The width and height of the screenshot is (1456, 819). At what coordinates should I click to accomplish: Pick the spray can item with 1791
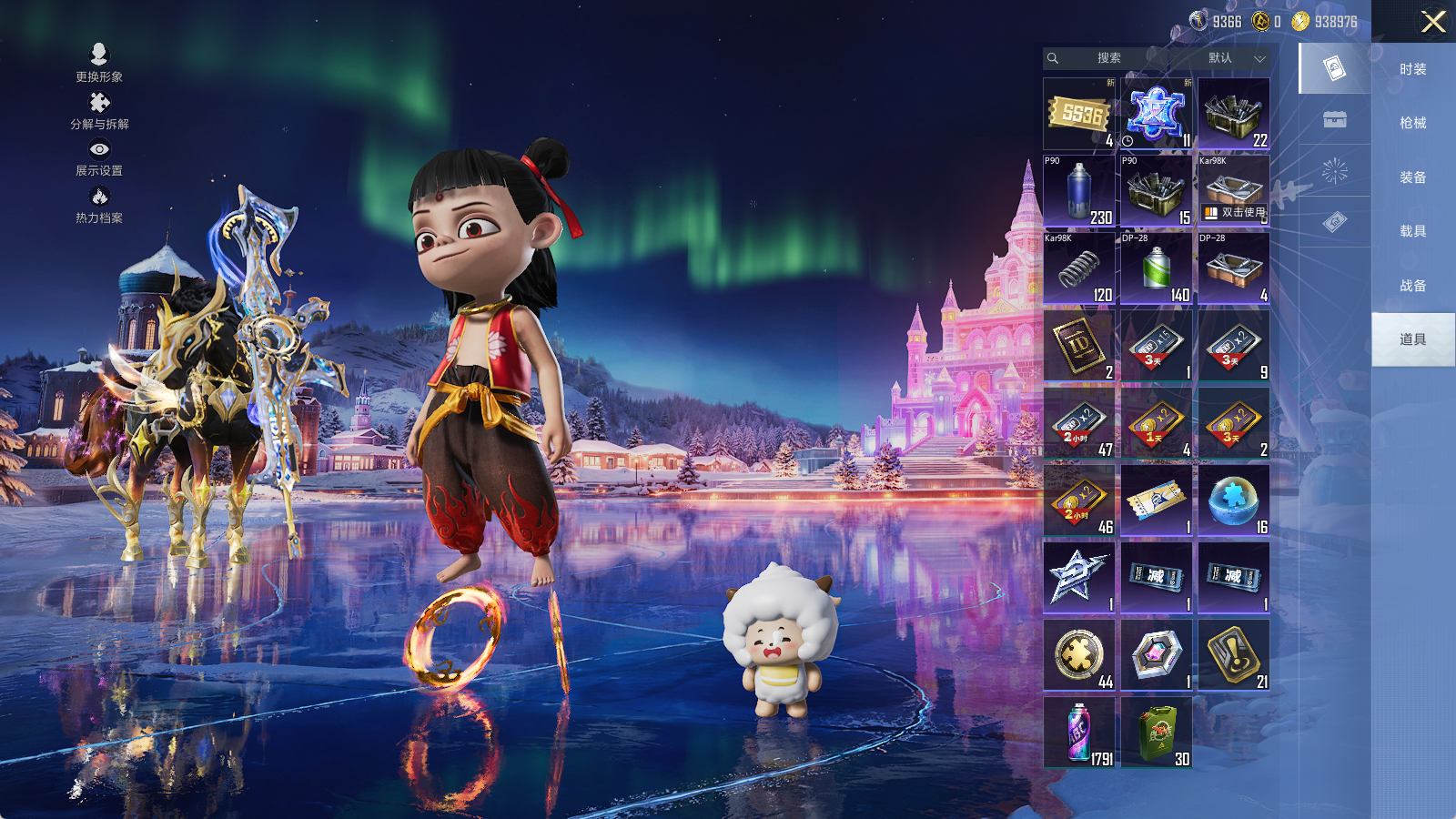click(1079, 733)
